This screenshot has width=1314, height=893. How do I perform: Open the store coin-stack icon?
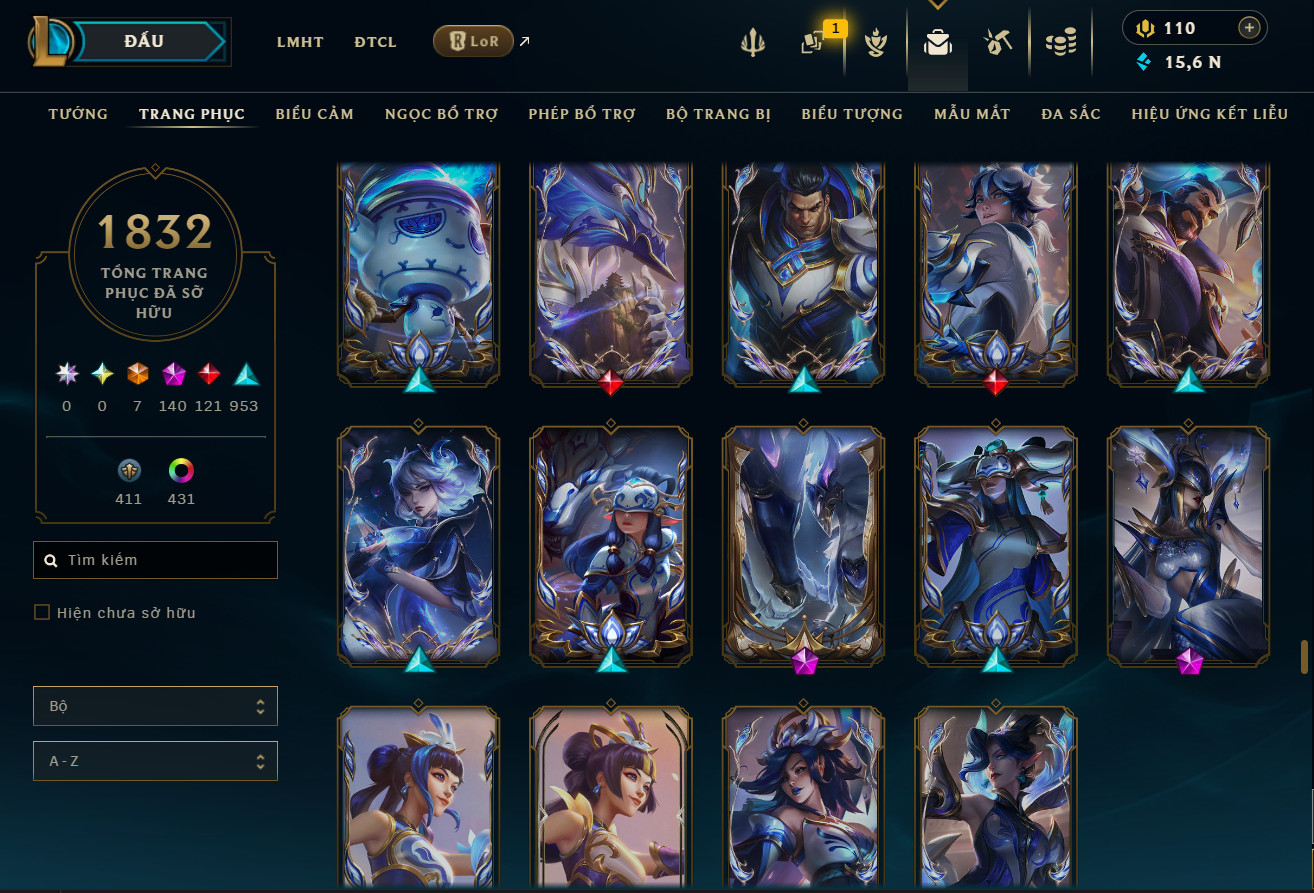pos(1060,42)
